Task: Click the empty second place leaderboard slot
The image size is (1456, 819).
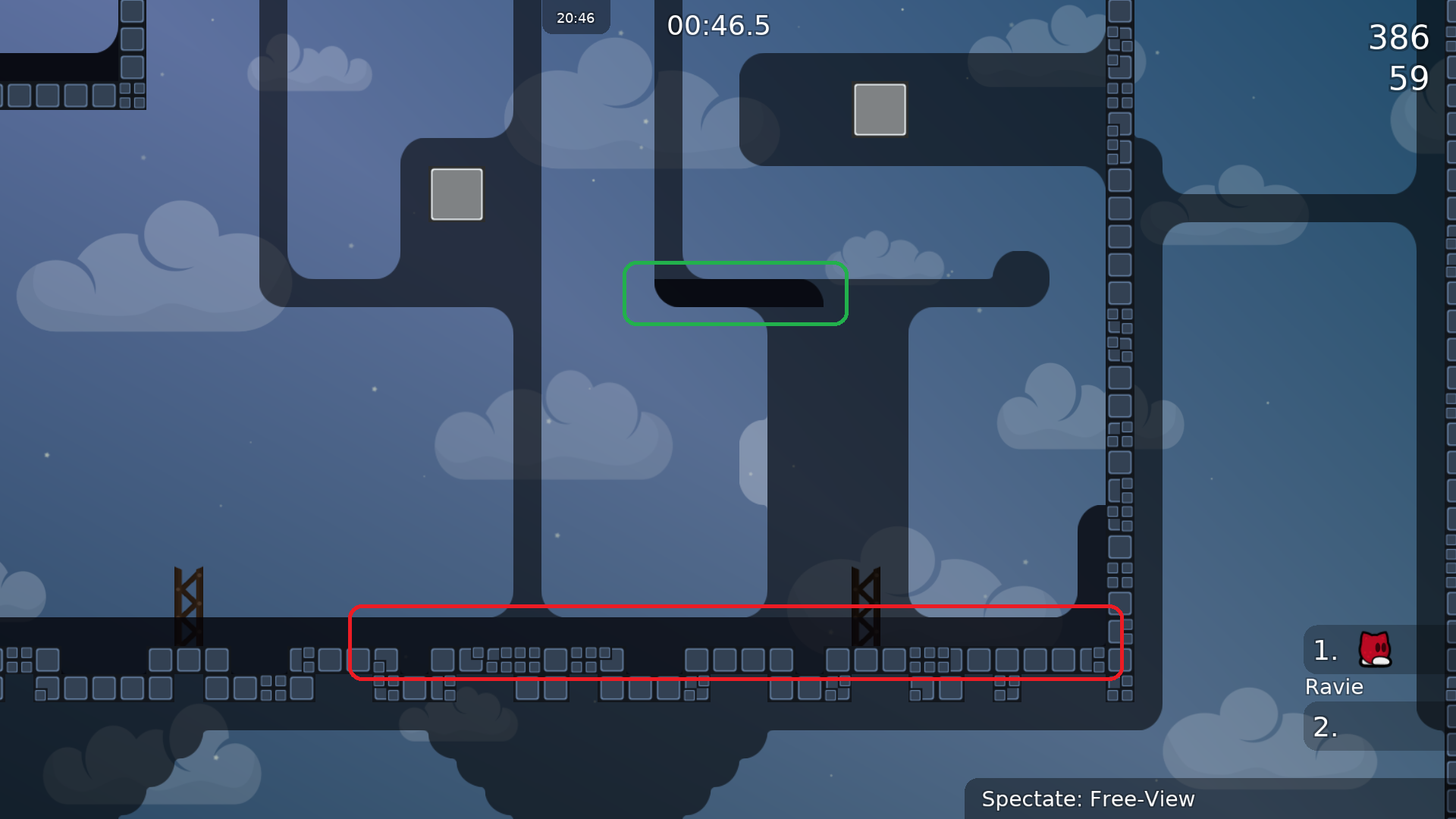Action: click(1361, 726)
